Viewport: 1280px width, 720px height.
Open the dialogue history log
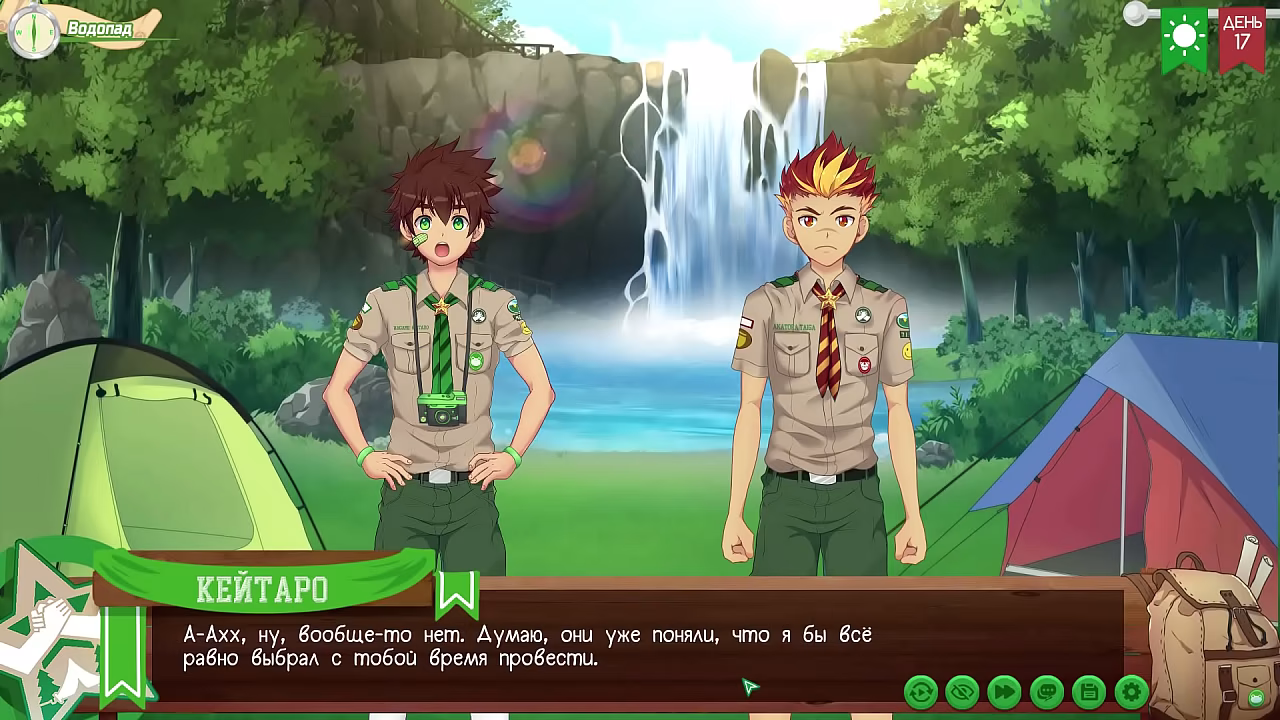[x=1046, y=691]
